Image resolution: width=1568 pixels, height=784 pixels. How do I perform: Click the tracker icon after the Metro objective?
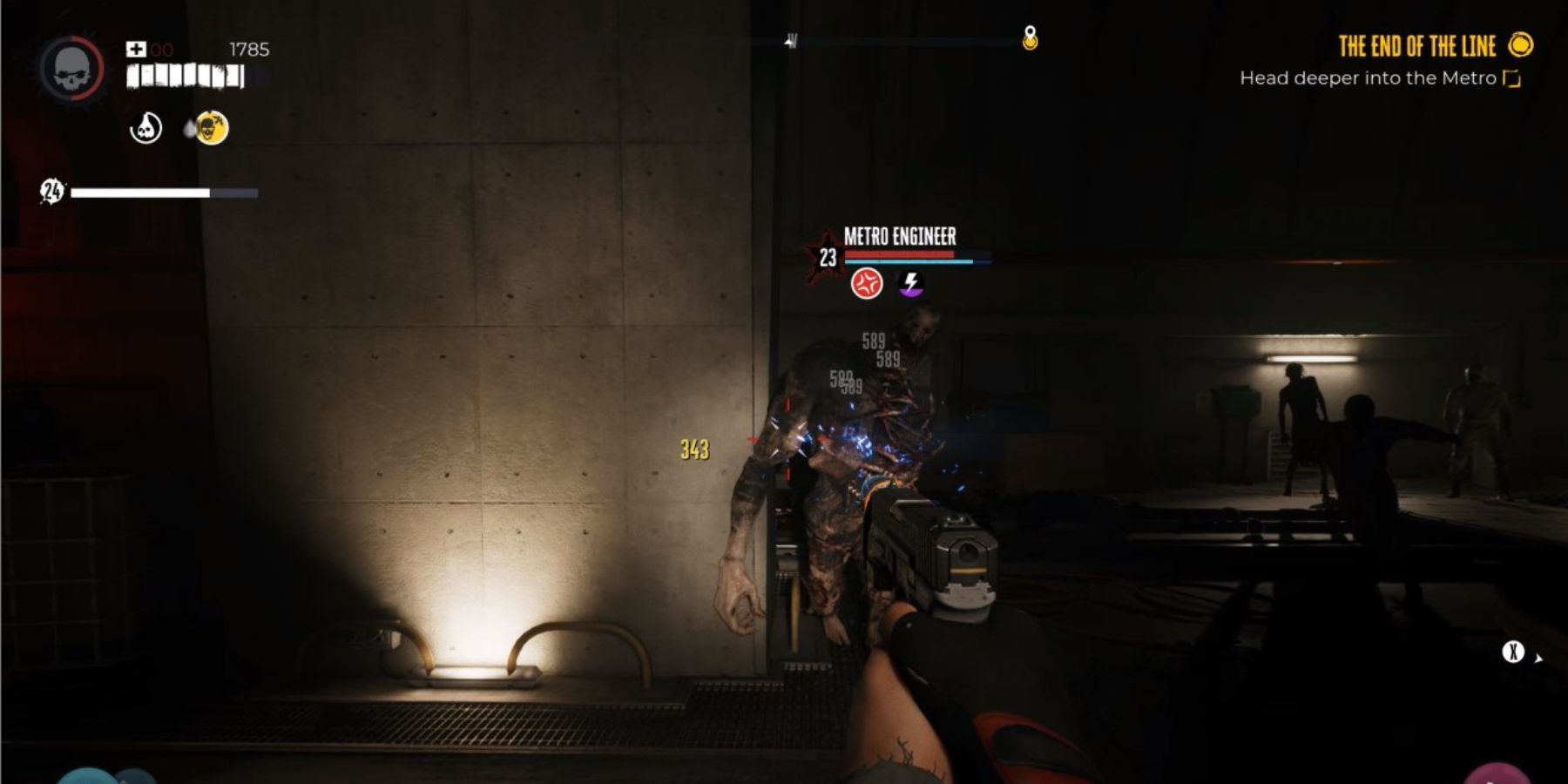point(1510,78)
